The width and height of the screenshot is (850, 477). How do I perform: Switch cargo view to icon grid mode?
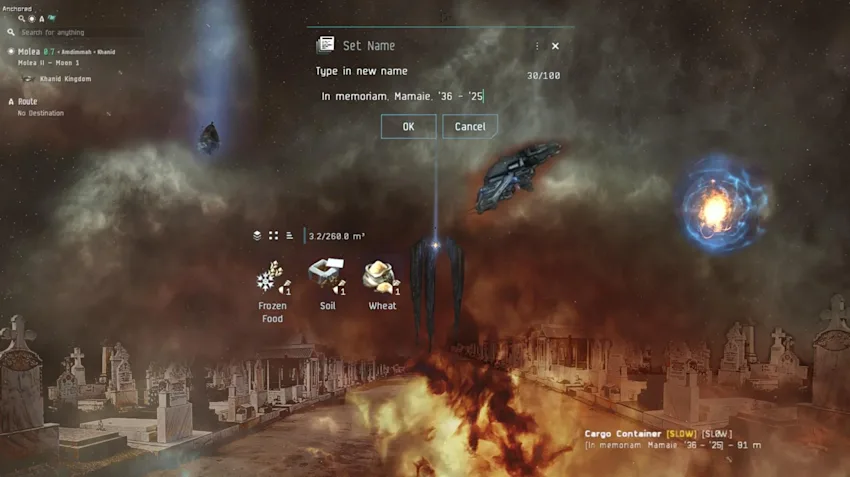click(x=273, y=236)
